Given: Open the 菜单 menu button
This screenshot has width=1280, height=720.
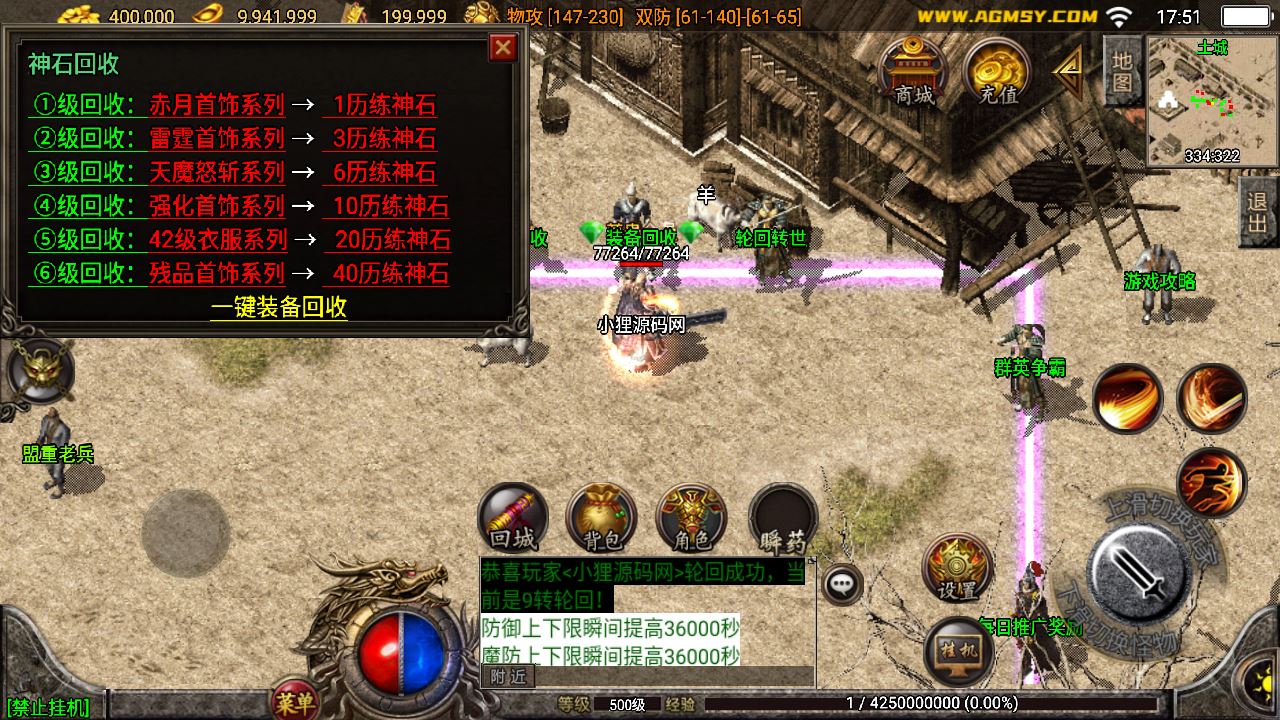Looking at the screenshot, I should click(x=295, y=704).
